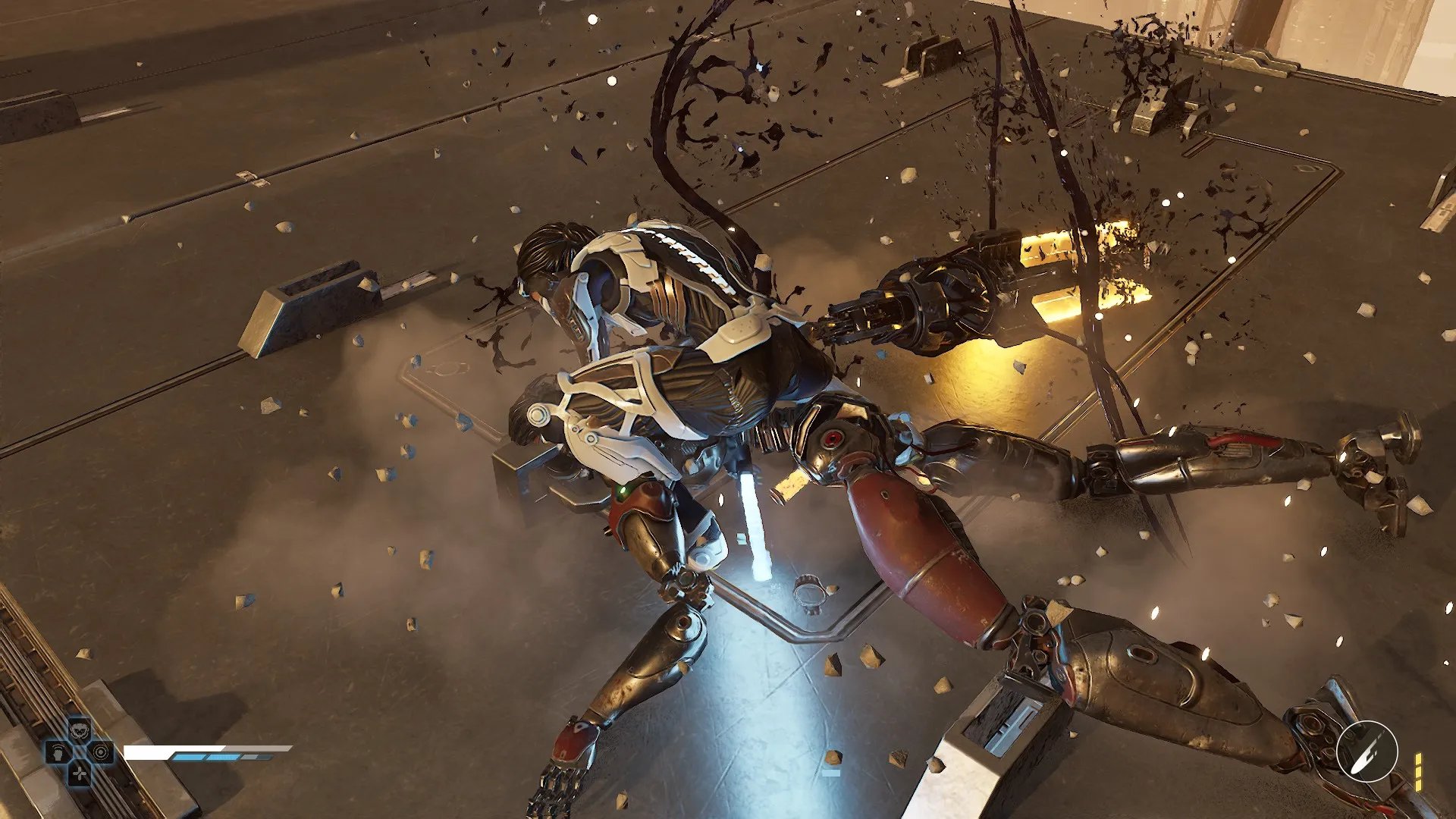The image size is (1456, 819).
Task: Select the droid face icon on the d-pad
Action: coord(80,730)
